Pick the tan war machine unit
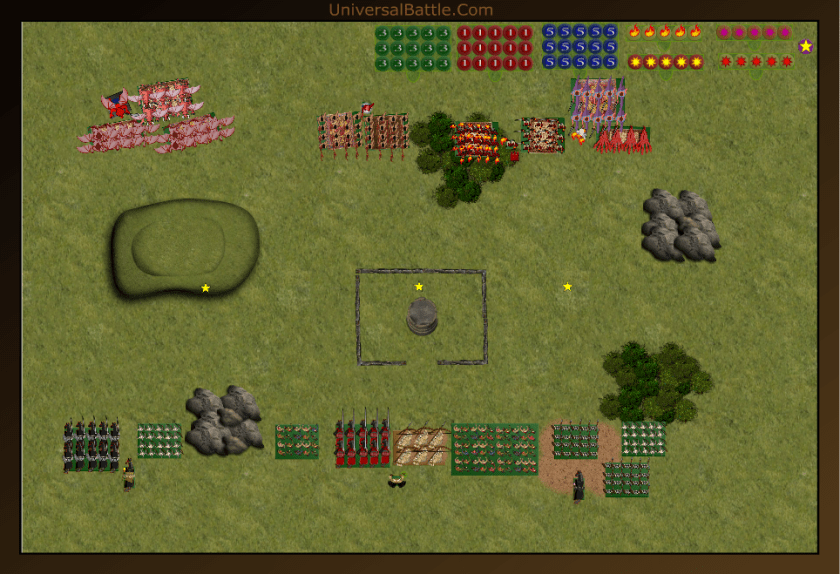 pyautogui.click(x=421, y=447)
